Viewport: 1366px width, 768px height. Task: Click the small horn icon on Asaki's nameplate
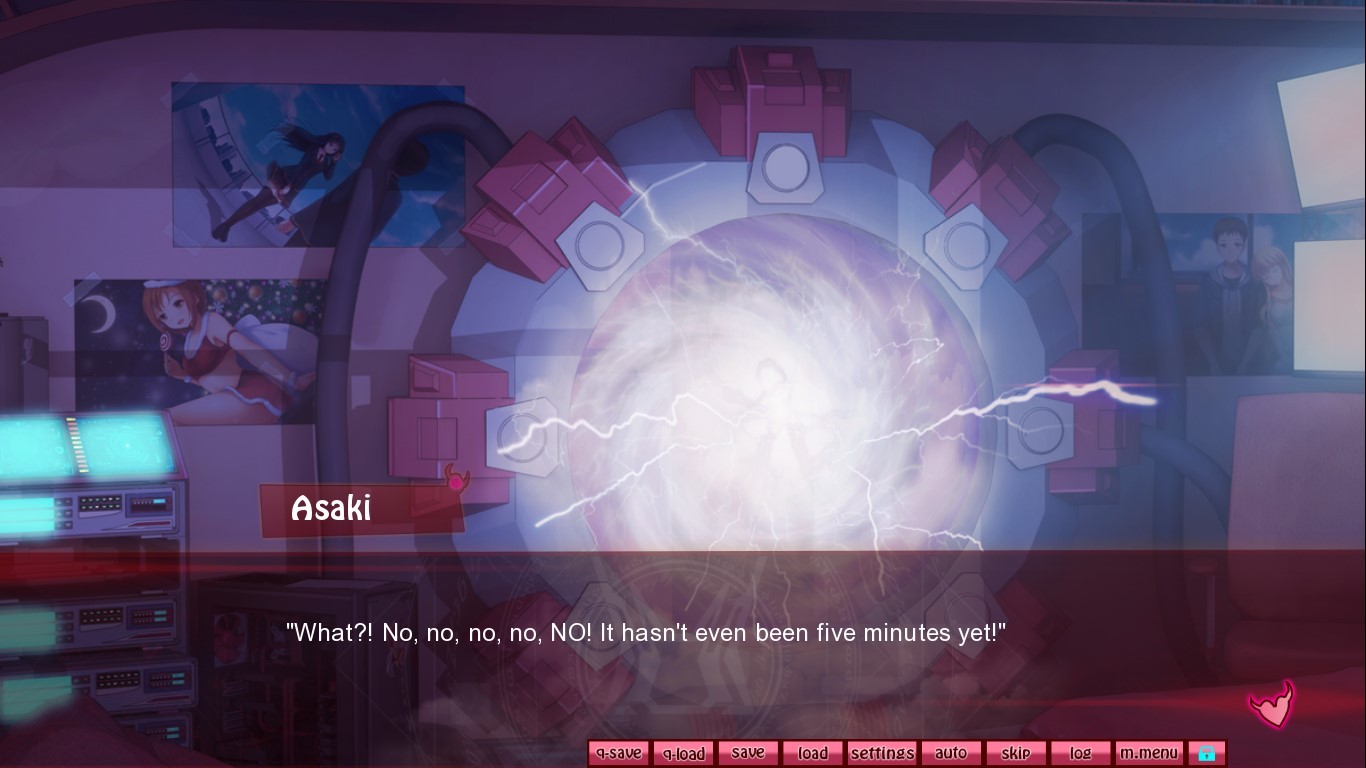pyautogui.click(x=456, y=480)
